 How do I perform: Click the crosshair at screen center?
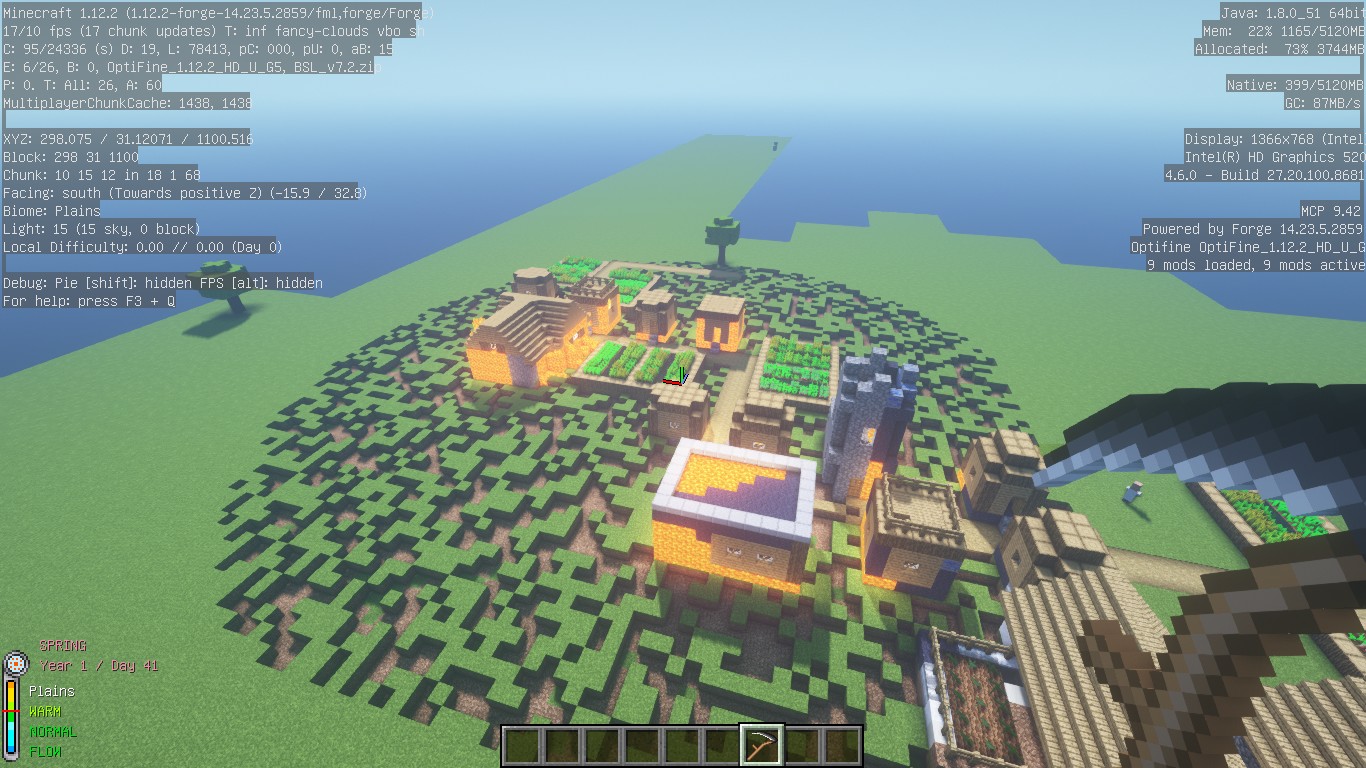(x=683, y=384)
